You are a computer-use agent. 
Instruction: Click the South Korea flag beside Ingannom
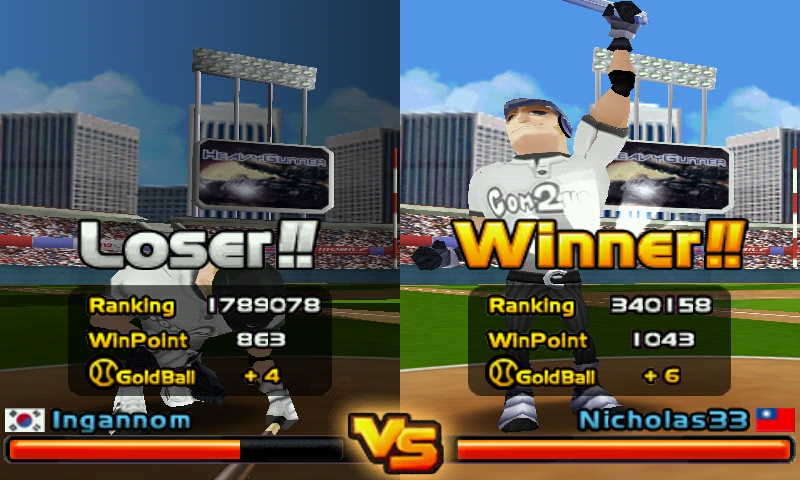tap(25, 420)
